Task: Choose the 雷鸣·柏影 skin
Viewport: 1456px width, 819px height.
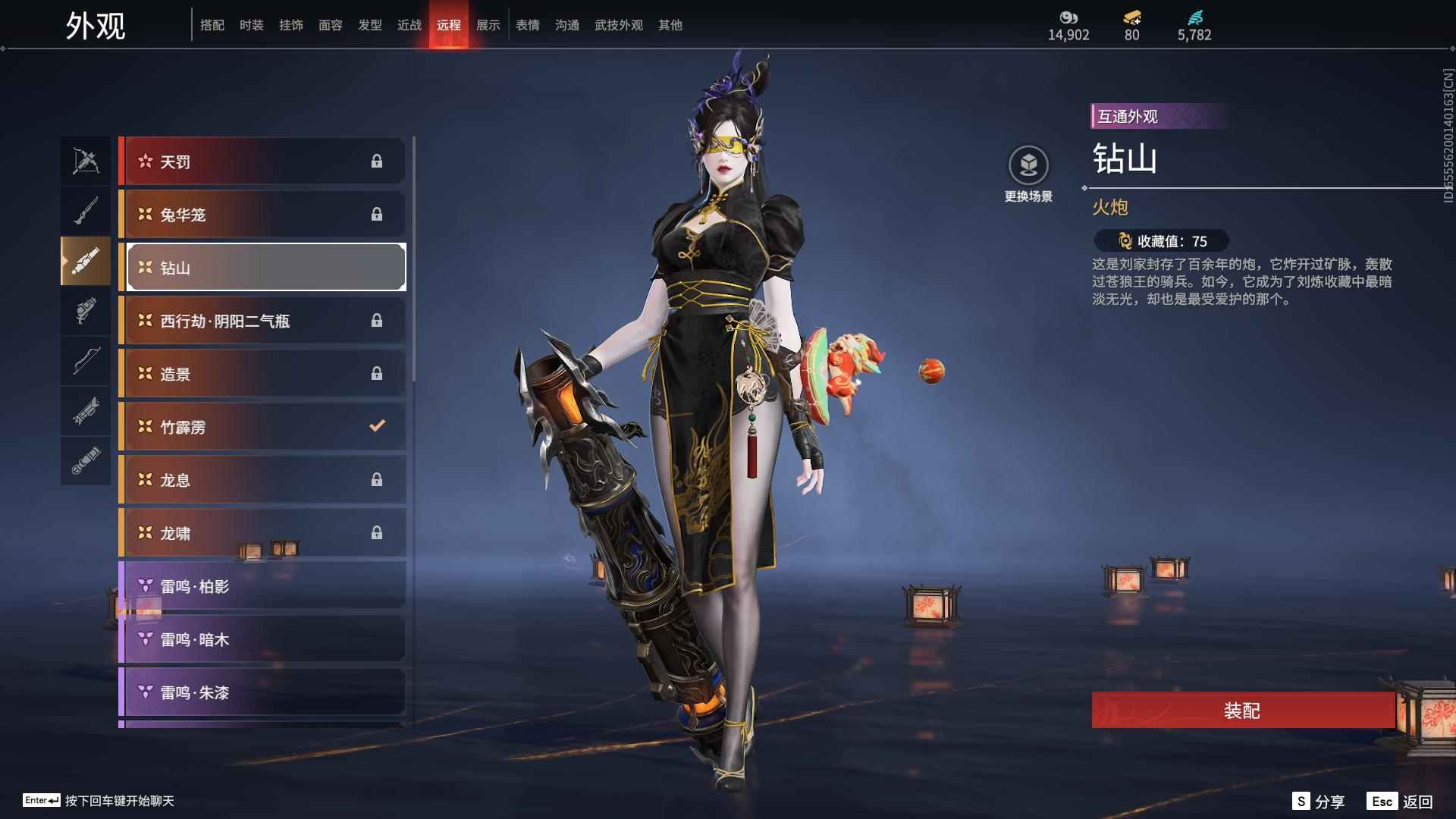Action: (x=262, y=586)
